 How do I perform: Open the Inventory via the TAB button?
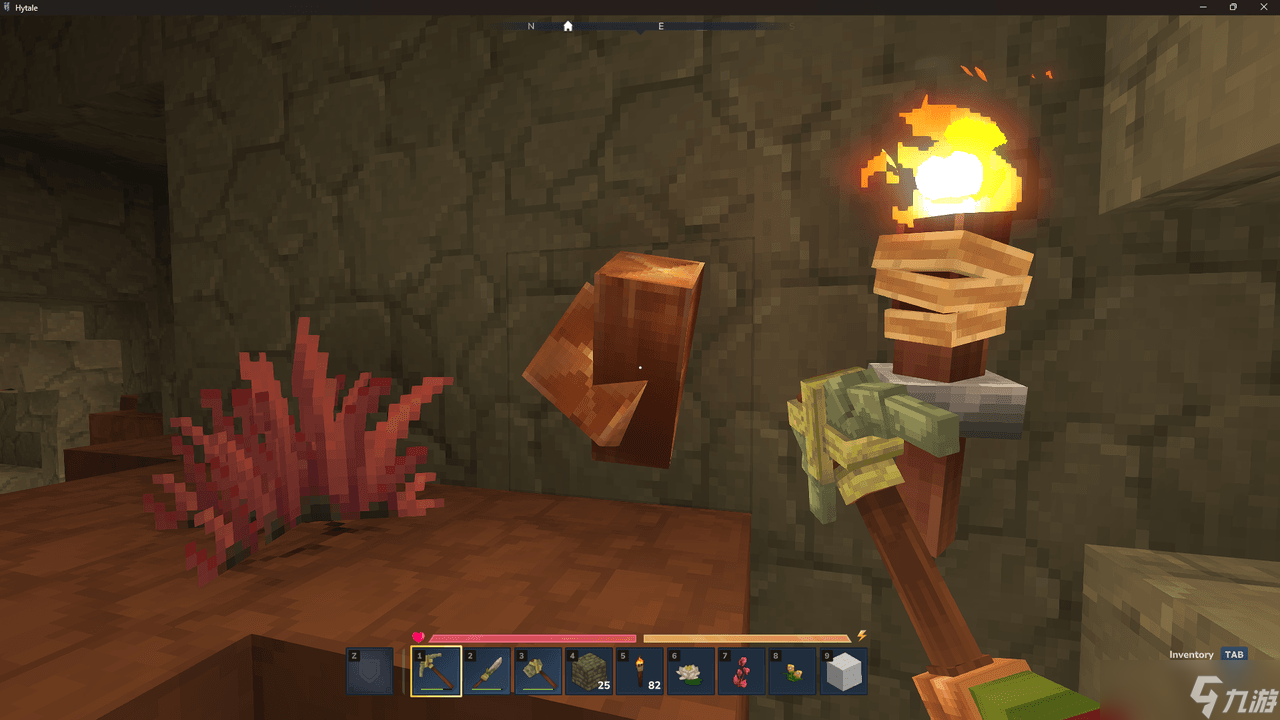point(1234,654)
